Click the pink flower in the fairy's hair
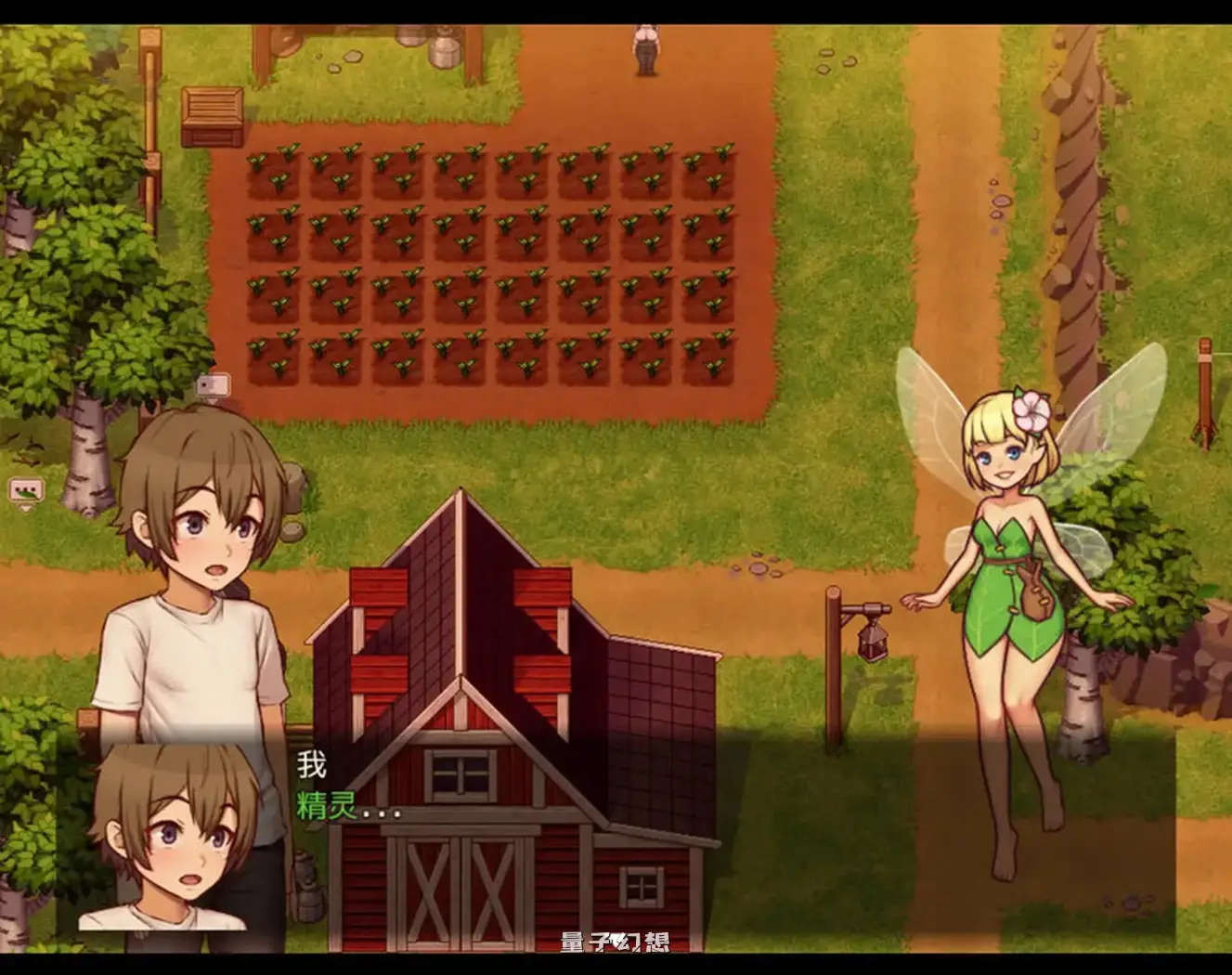The image size is (1232, 975). (x=1029, y=409)
